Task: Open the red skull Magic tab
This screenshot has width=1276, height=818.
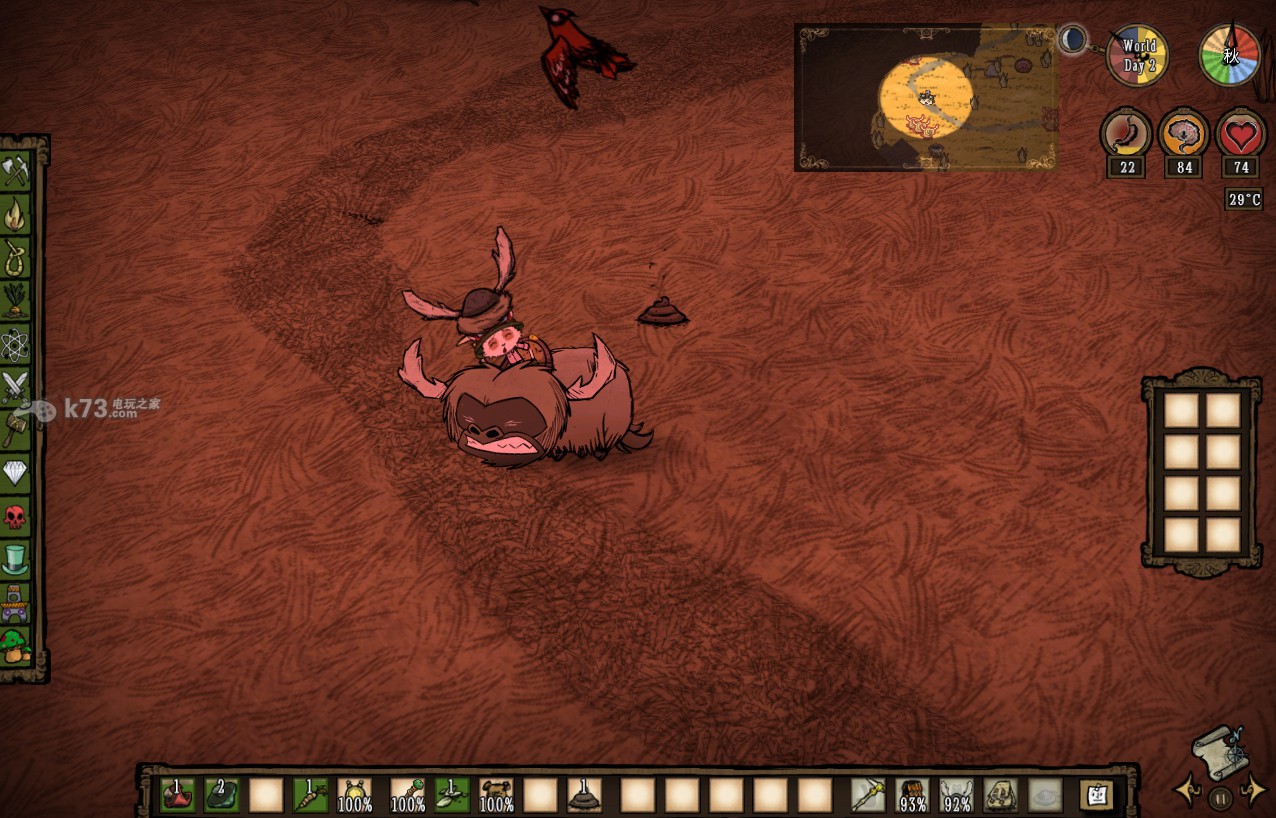Action: click(16, 516)
